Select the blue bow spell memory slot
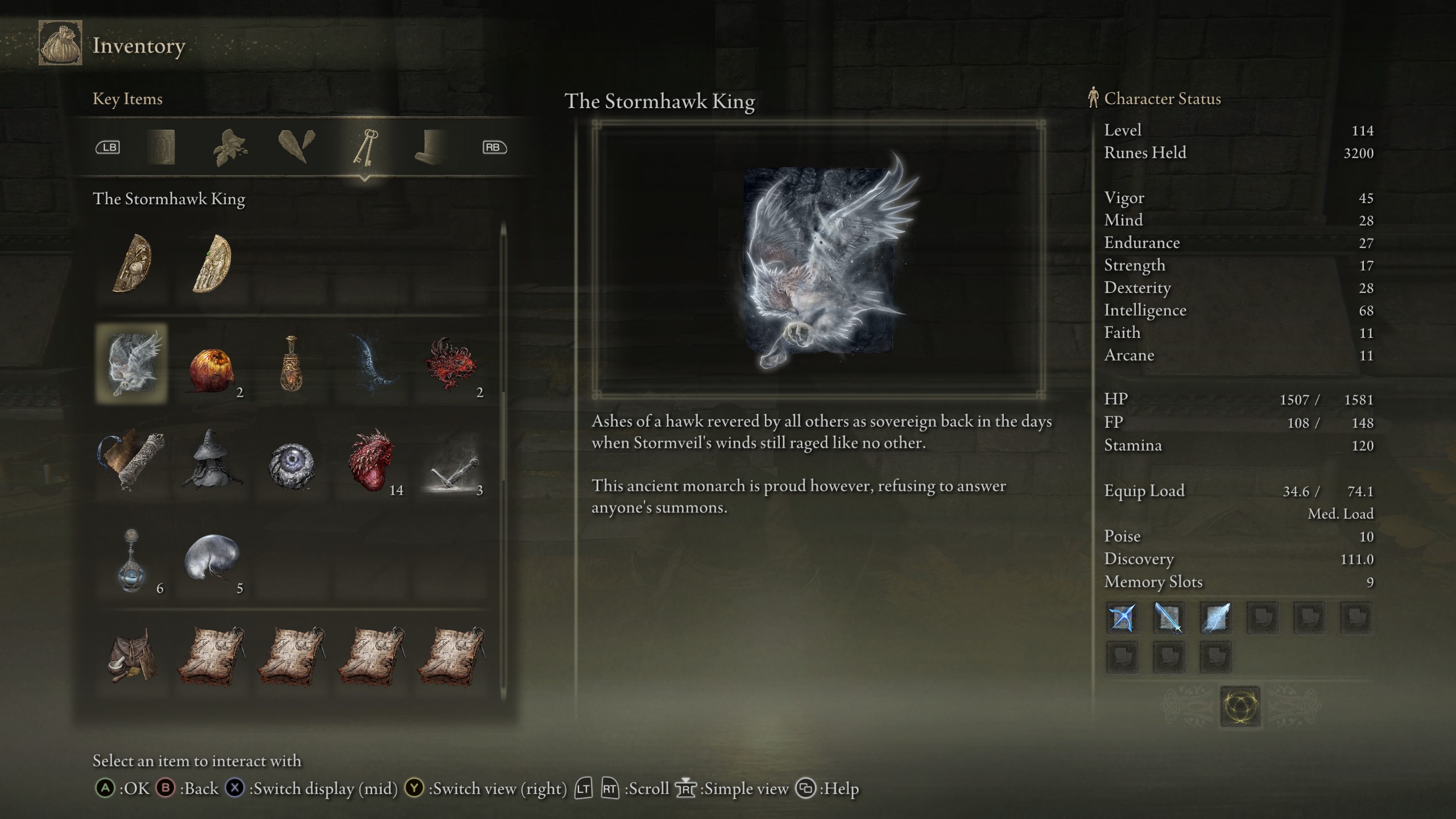The width and height of the screenshot is (1456, 819). click(x=1122, y=618)
